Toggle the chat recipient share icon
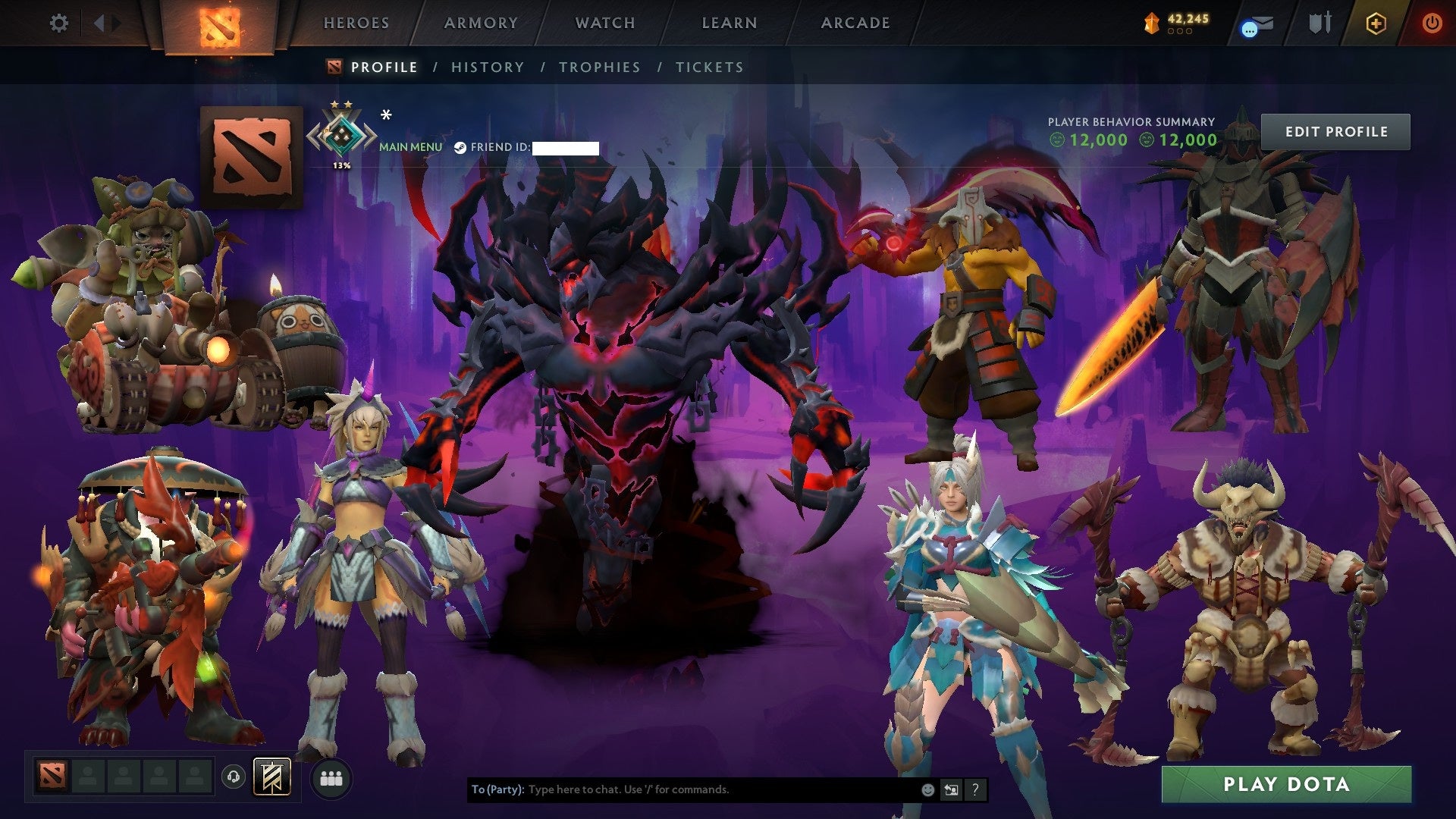 click(950, 789)
